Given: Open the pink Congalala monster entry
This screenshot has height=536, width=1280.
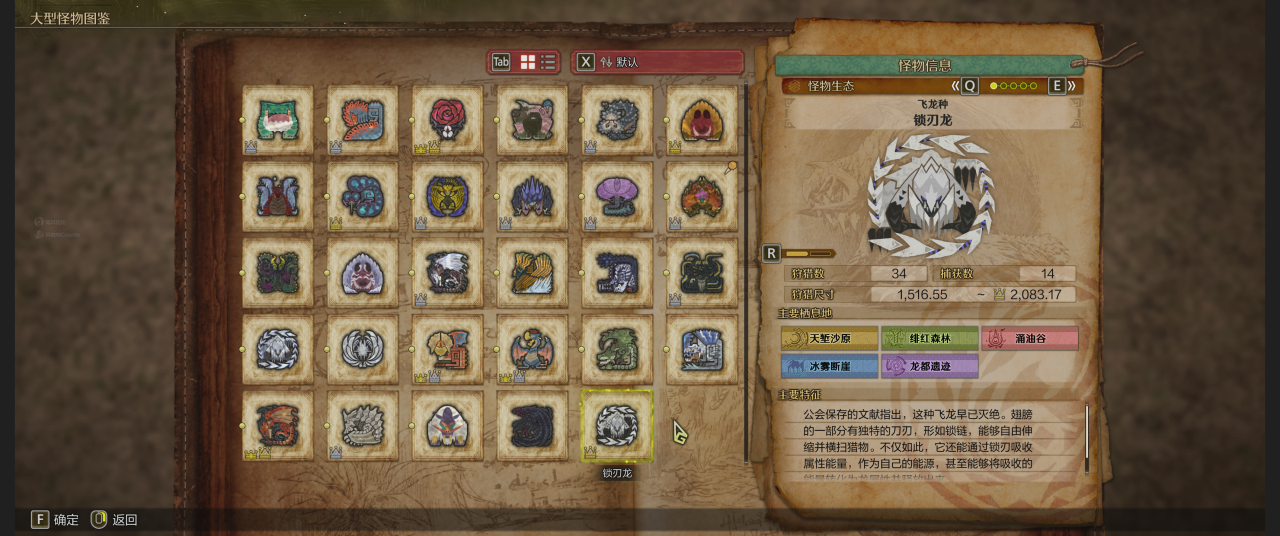Looking at the screenshot, I should pyautogui.click(x=532, y=120).
